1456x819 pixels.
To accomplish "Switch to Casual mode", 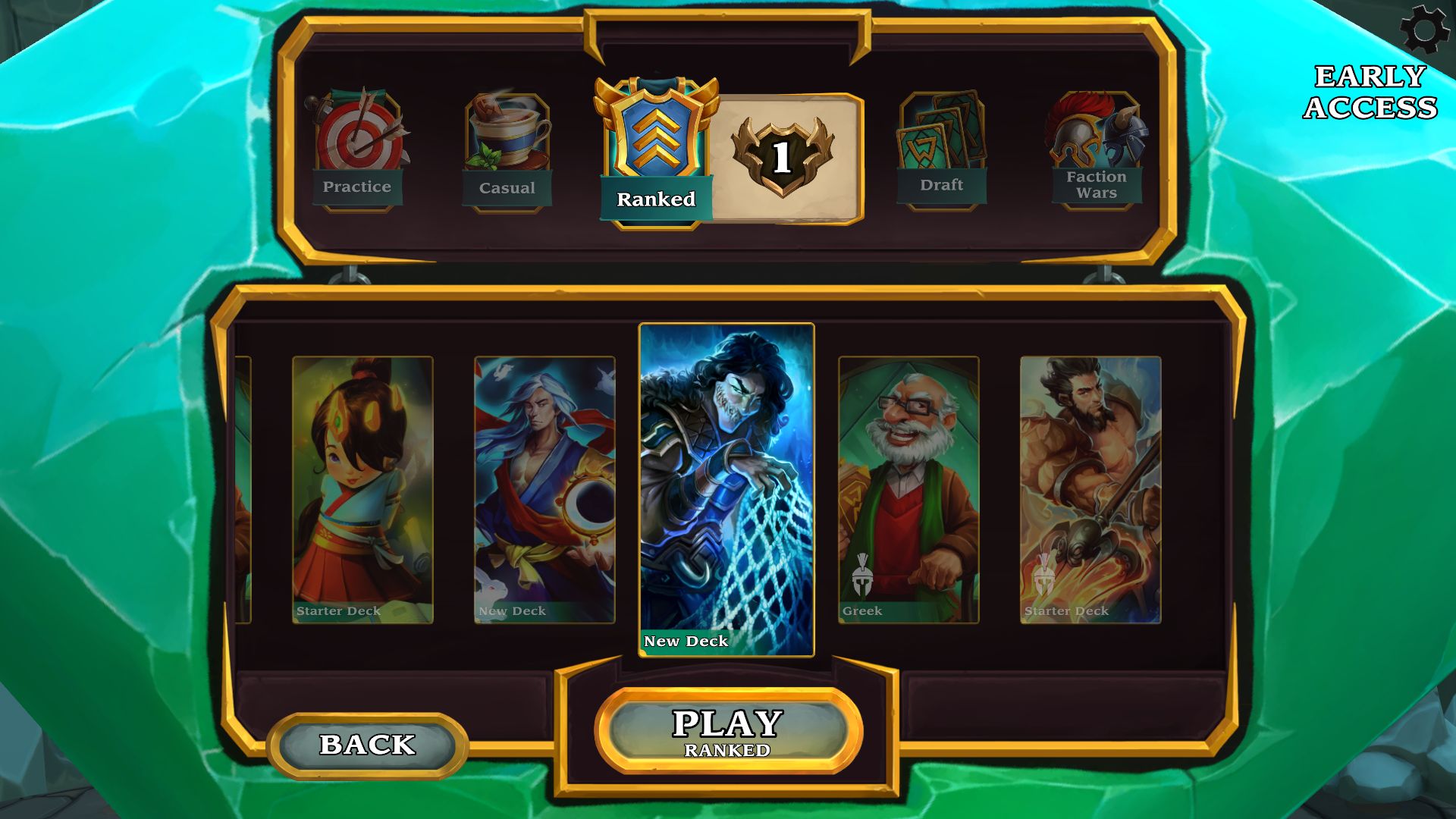I will pos(507,151).
